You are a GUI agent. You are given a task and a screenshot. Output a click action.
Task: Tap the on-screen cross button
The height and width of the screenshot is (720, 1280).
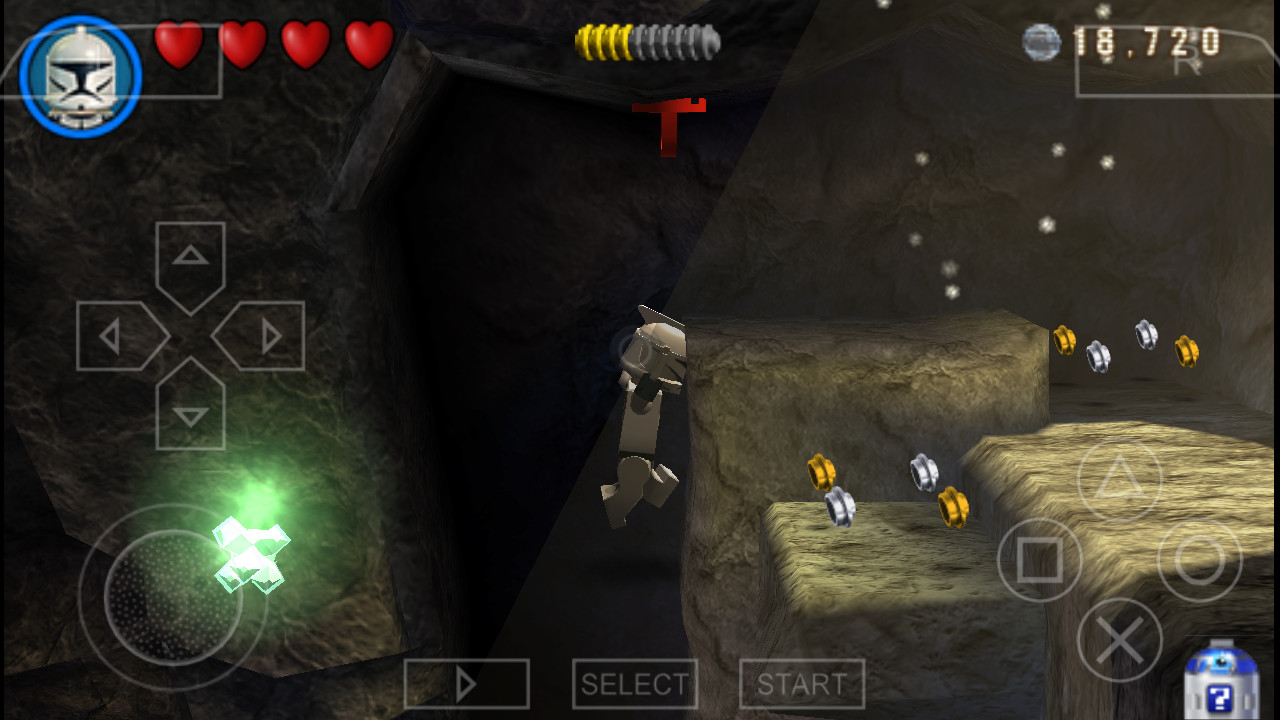pos(1120,640)
